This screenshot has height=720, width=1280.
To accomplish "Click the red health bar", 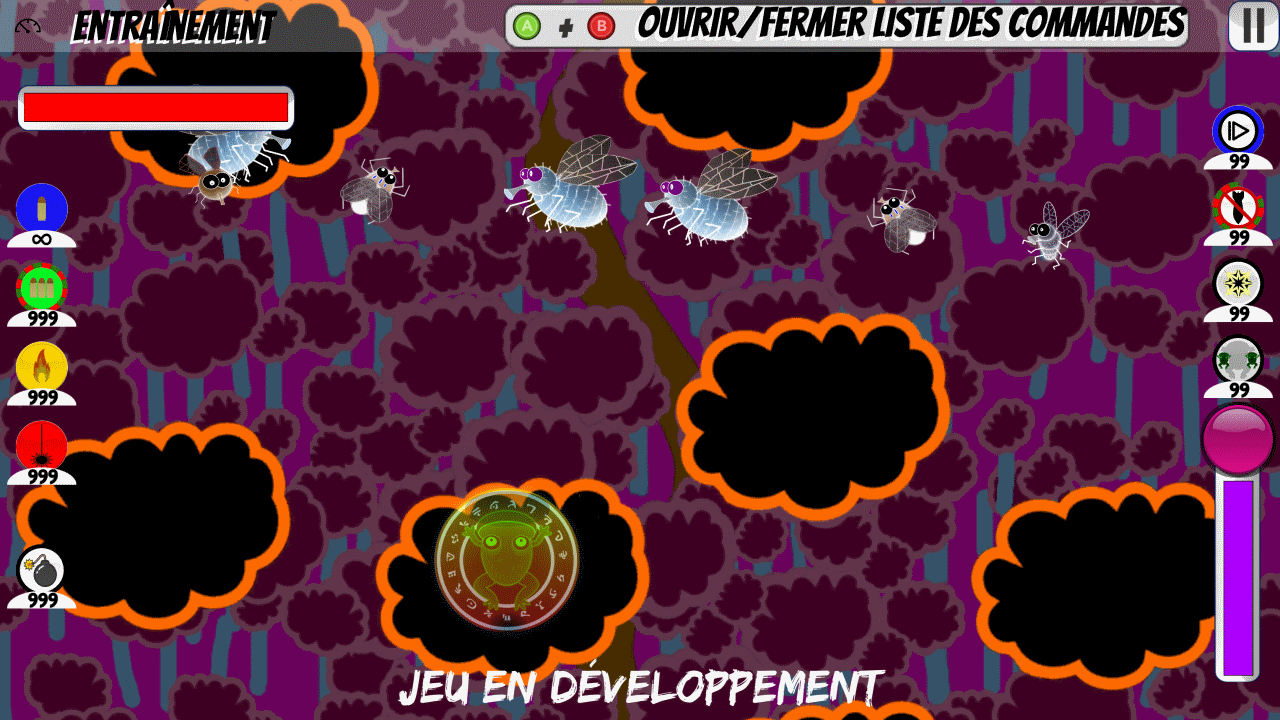I will pos(155,106).
